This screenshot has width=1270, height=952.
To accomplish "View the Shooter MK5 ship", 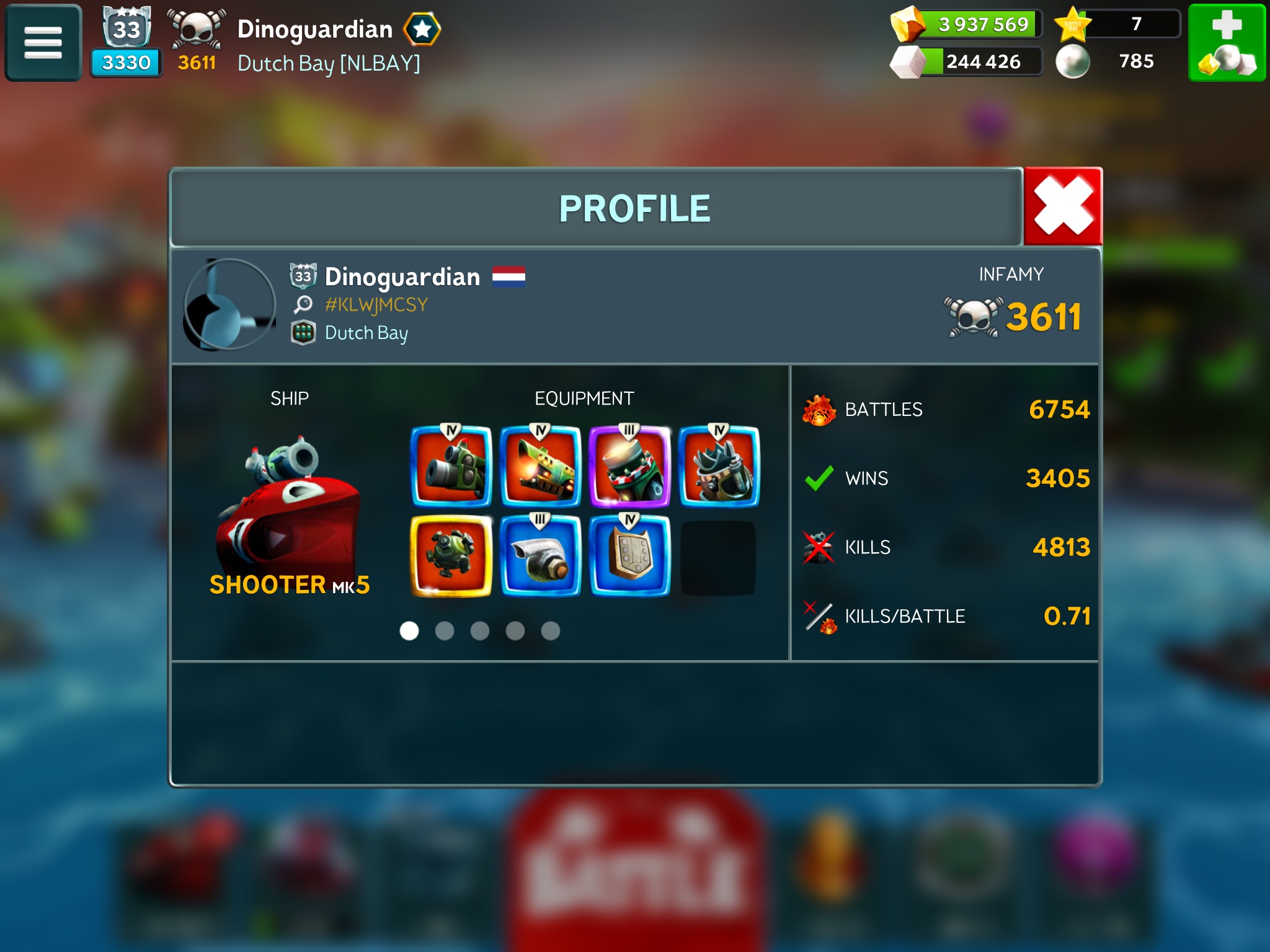I will (289, 508).
